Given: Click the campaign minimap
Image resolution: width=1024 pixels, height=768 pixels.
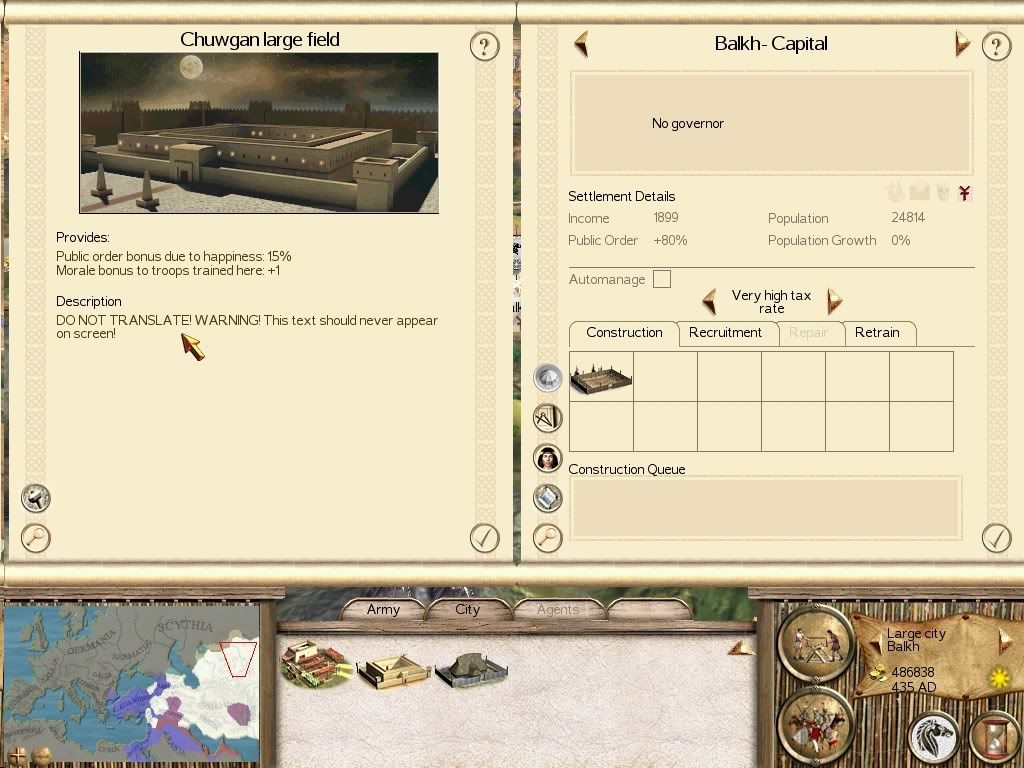Looking at the screenshot, I should [x=131, y=669].
